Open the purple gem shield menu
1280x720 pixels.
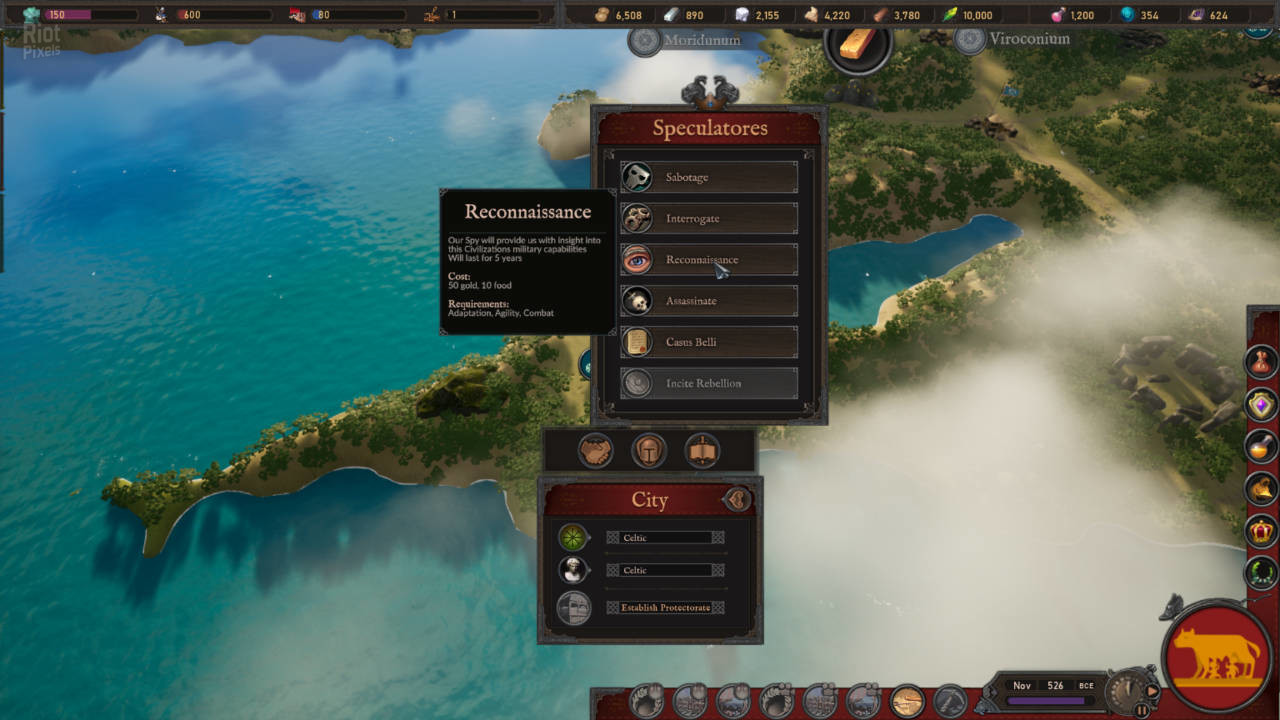pyautogui.click(x=1261, y=405)
